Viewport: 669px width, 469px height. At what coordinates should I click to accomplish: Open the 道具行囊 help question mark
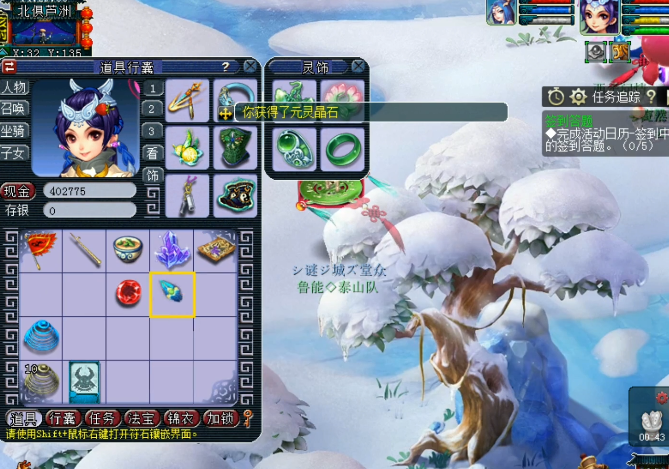[226, 66]
